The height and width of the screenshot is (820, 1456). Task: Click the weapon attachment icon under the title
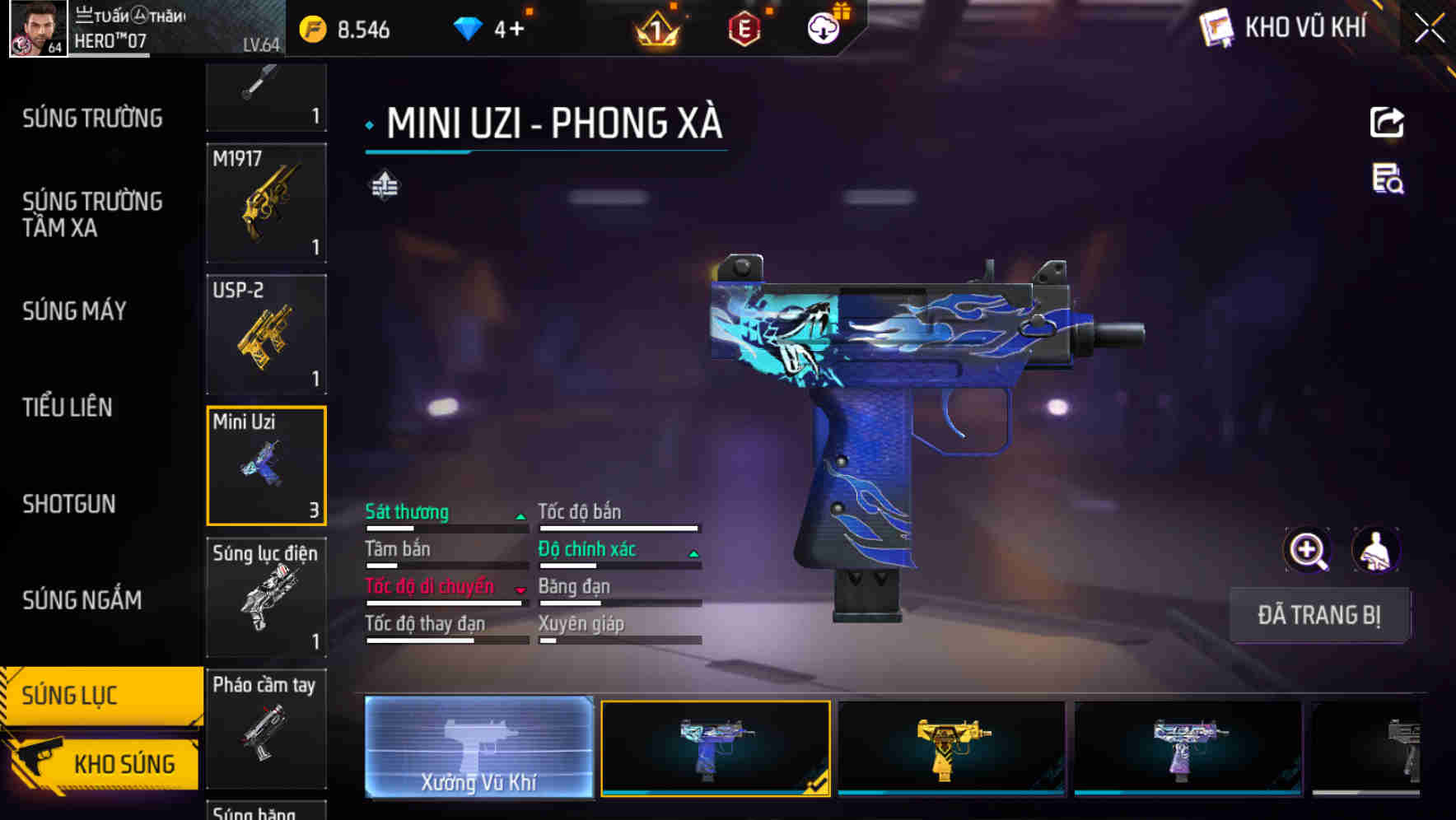pos(384,186)
